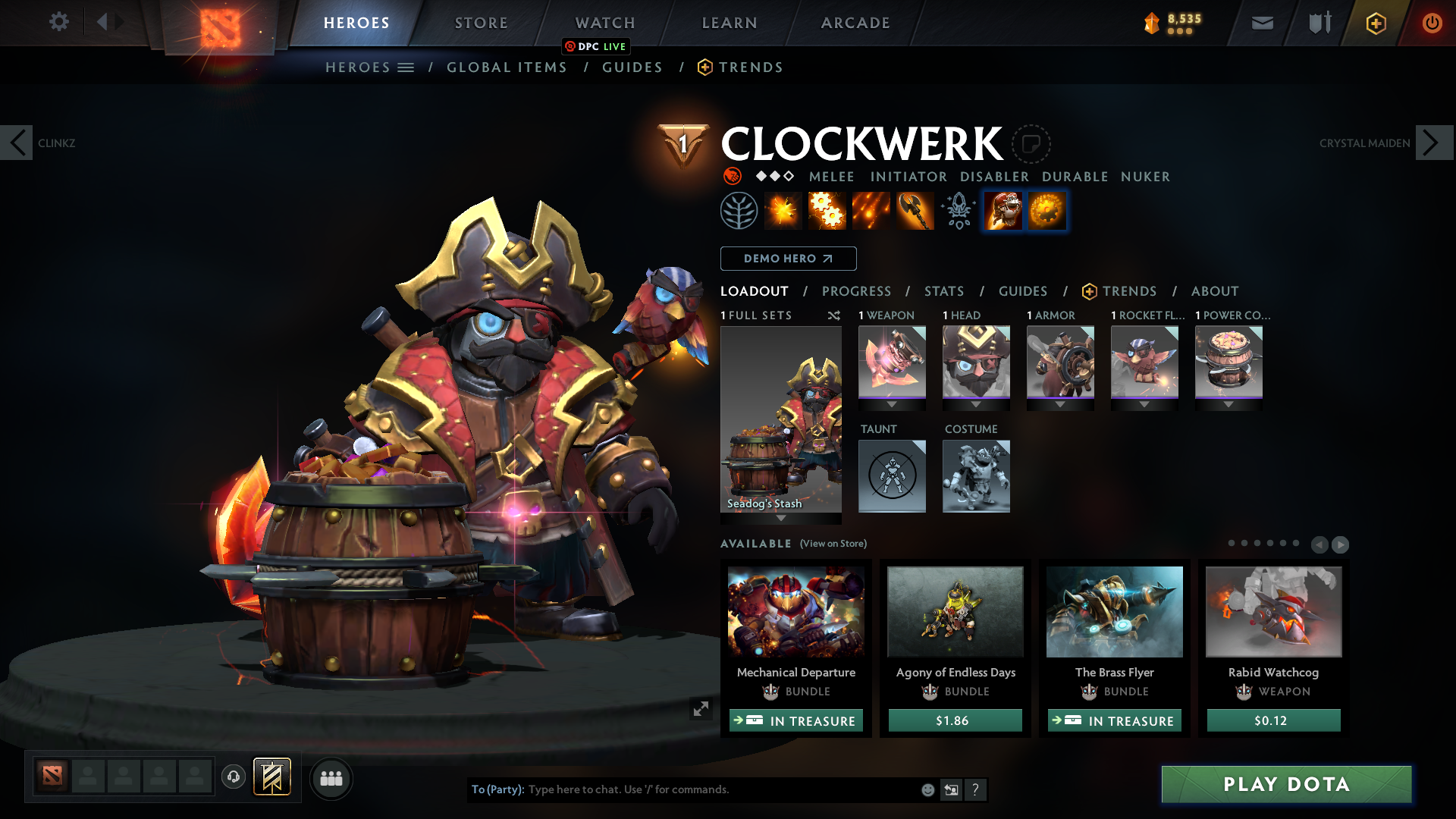The width and height of the screenshot is (1456, 819).
Task: Select the Hookshot axe ability icon
Action: 915,210
